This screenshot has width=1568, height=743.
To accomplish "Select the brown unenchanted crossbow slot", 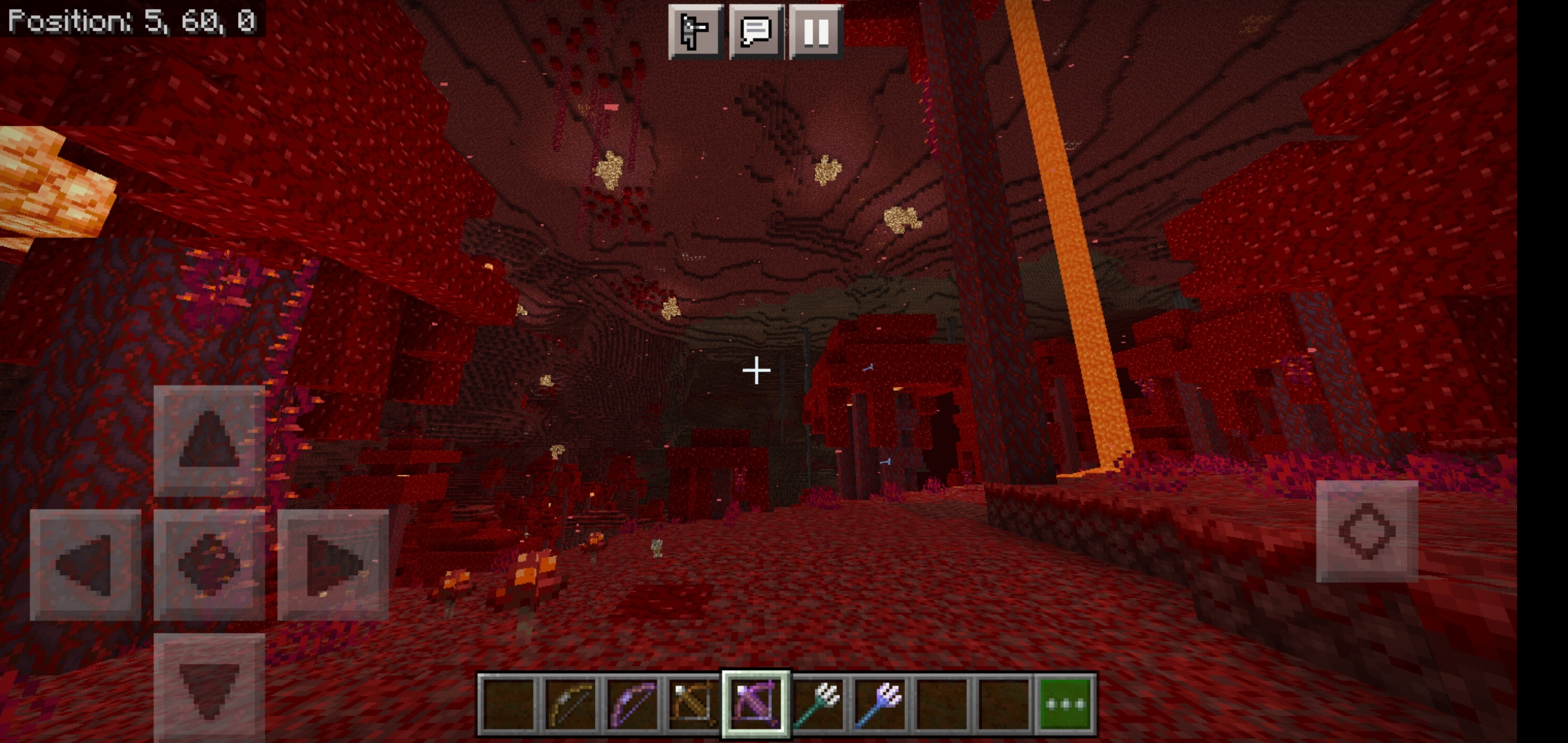I will tap(693, 704).
